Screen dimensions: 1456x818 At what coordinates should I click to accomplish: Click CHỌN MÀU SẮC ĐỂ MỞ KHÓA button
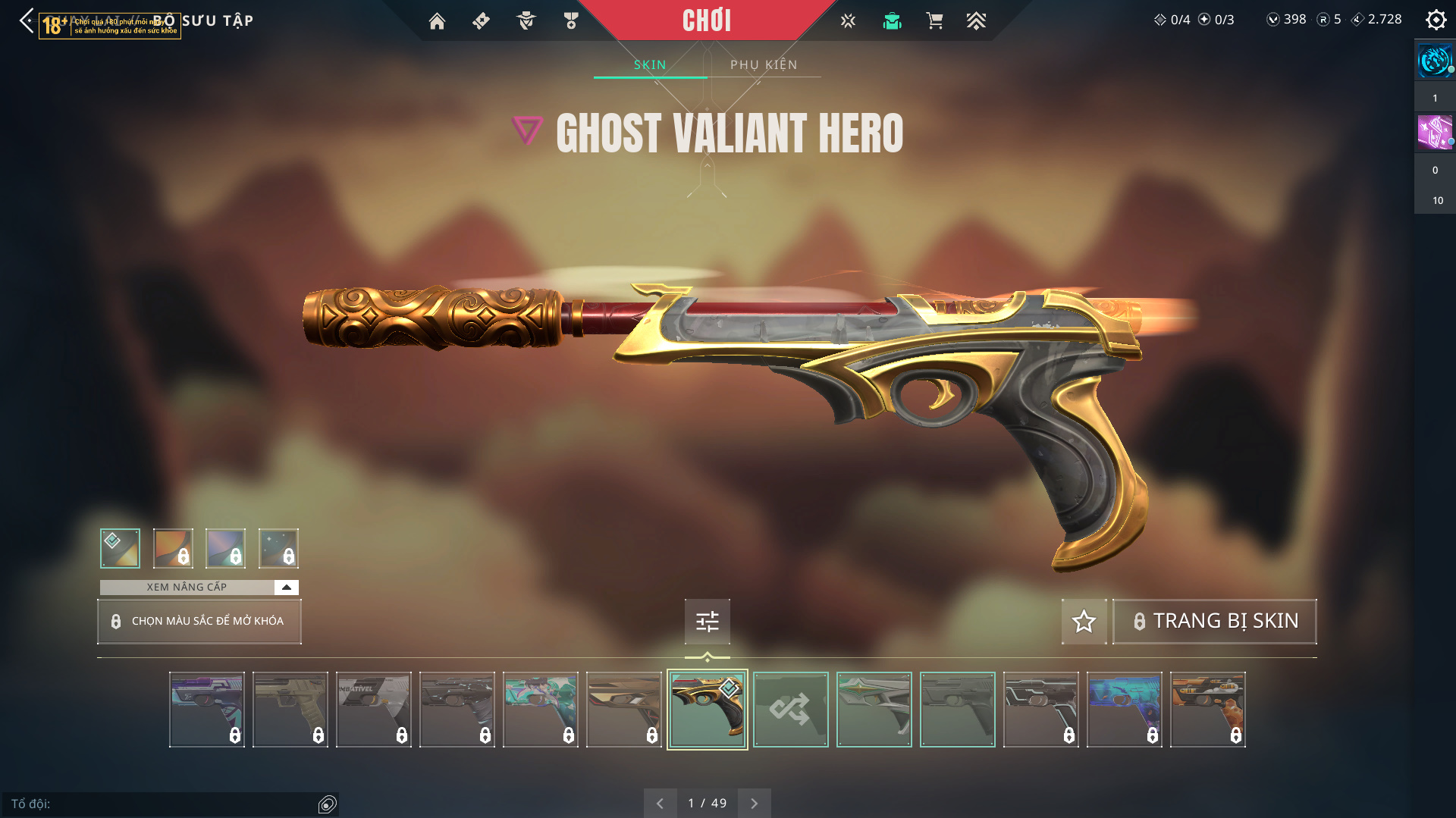click(x=199, y=622)
